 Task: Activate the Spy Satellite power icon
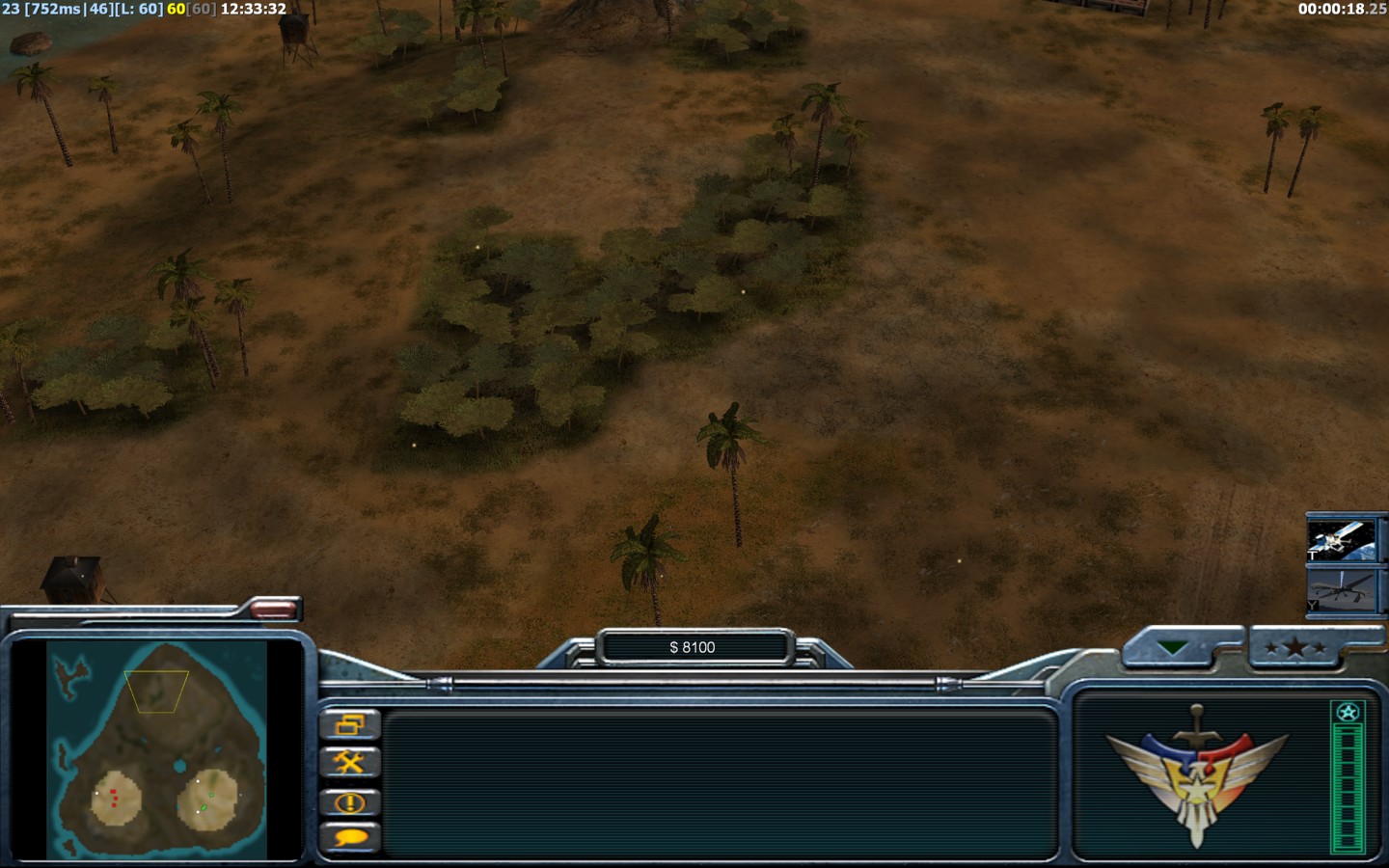(1341, 539)
